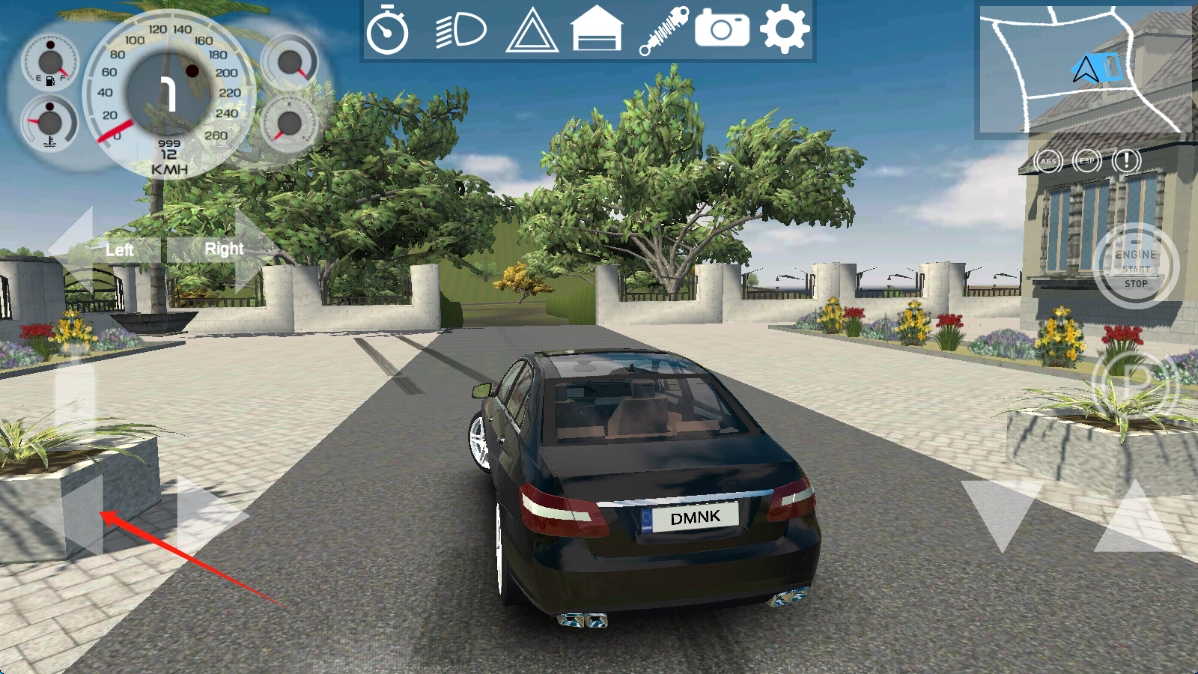Tap the stopwatch icon in the top bar

pos(388,30)
